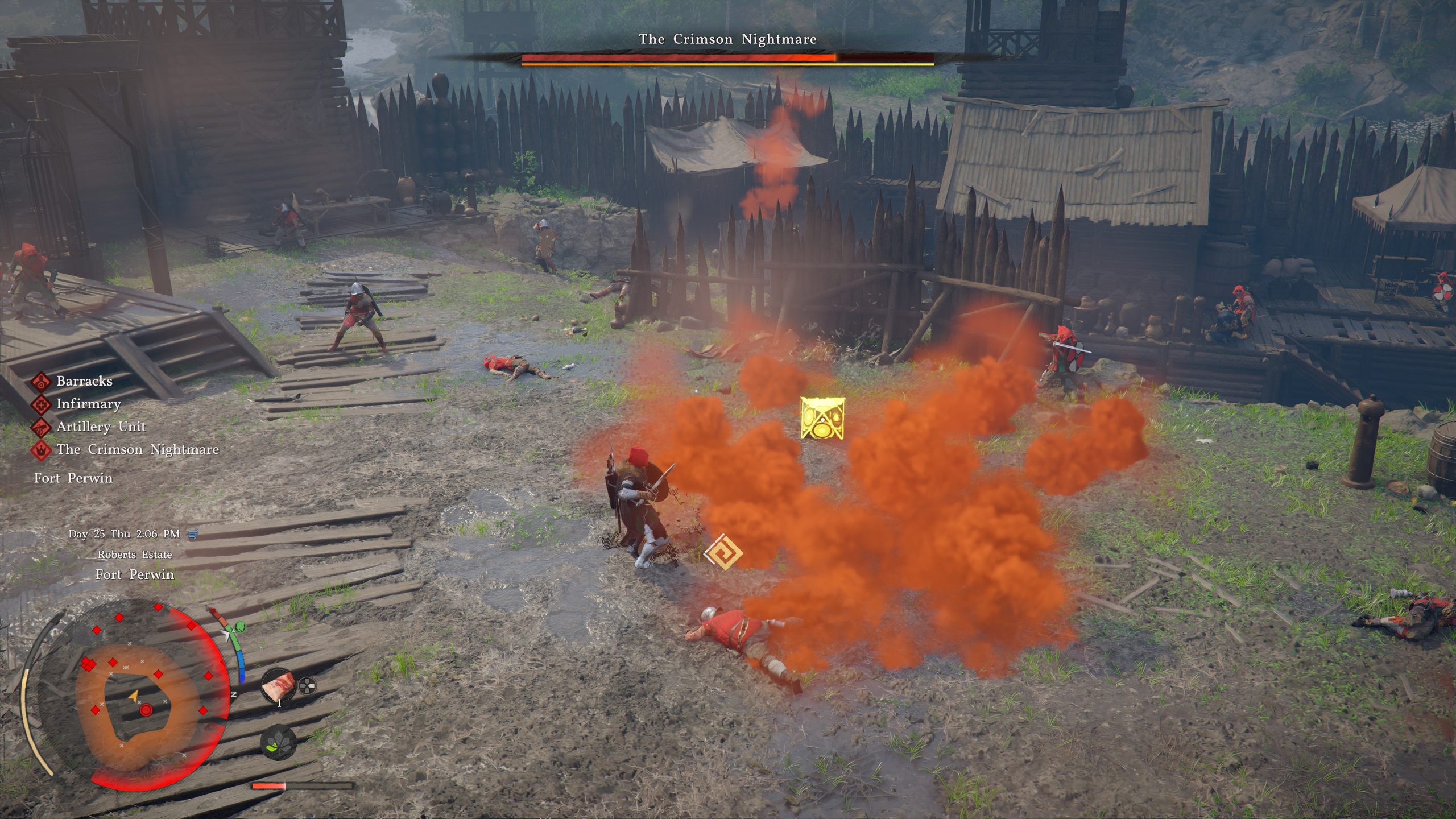Activate the leaf herb ability icon
Viewport: 1456px width, 819px height.
278,743
